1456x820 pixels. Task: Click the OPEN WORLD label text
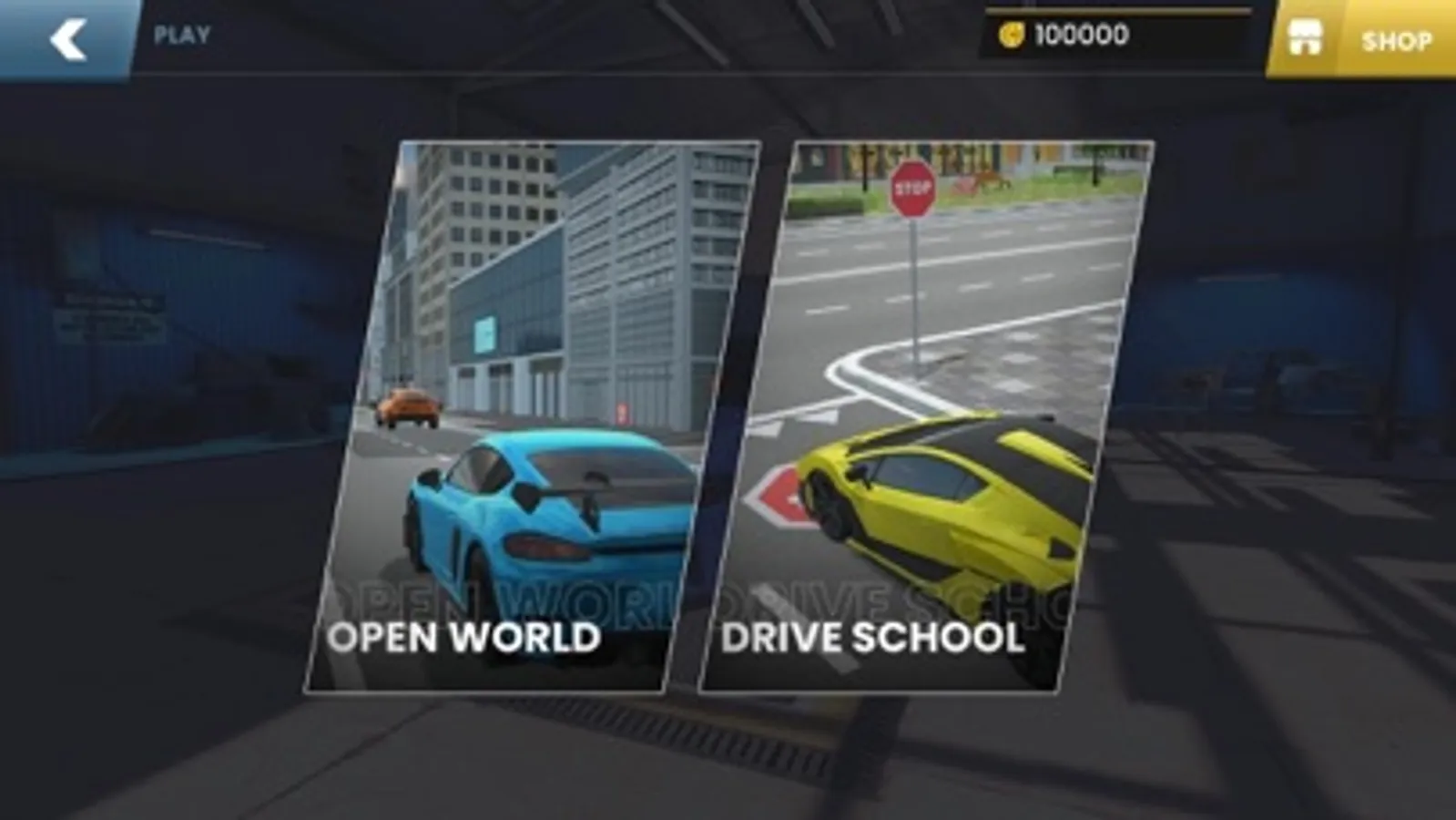point(466,638)
